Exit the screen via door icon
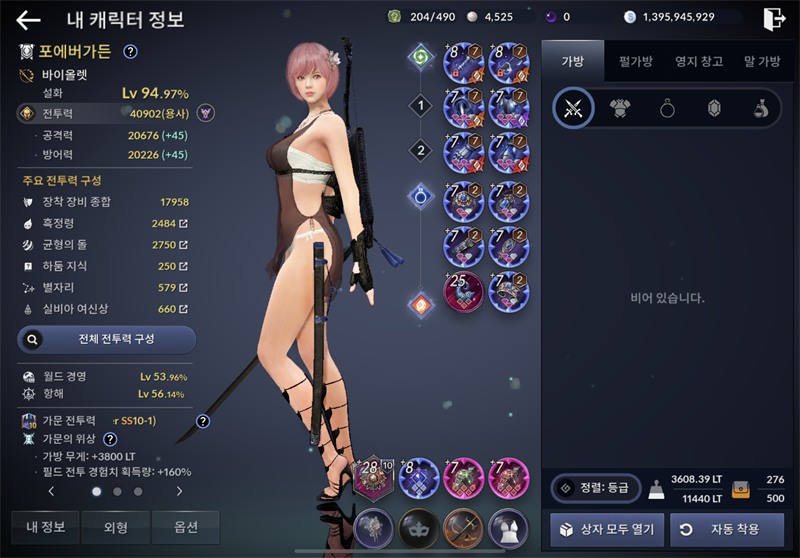Screen dimensions: 800x558 point(773,19)
